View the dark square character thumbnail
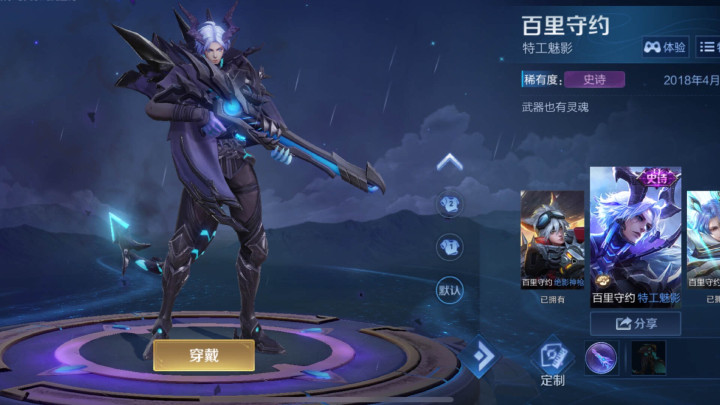The width and height of the screenshot is (720, 405). point(647,357)
